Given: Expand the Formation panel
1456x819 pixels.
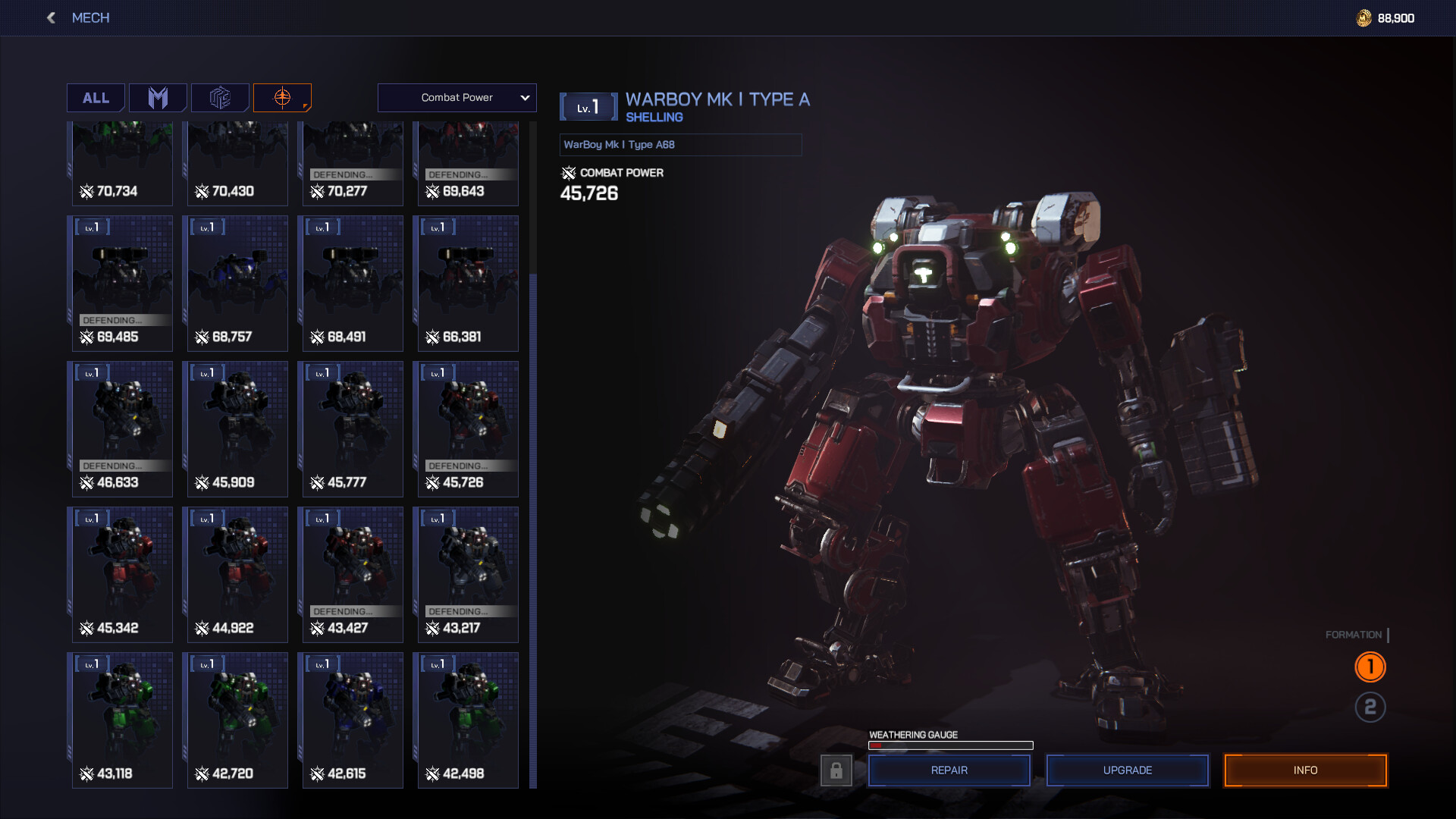Looking at the screenshot, I should coord(1353,635).
